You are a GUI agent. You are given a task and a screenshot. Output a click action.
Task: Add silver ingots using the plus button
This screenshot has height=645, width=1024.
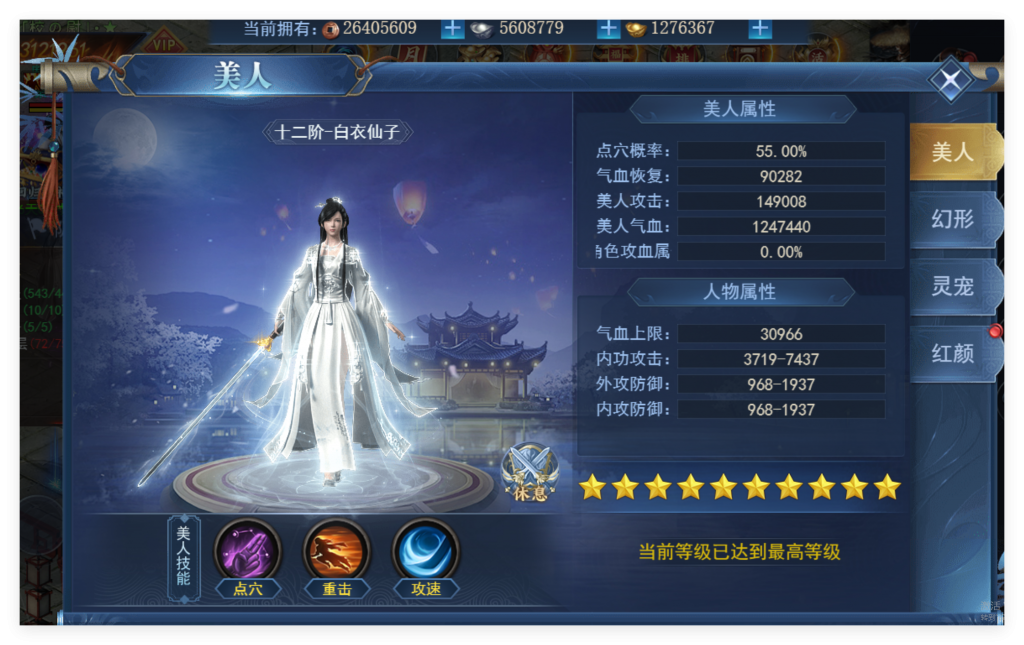(x=608, y=28)
